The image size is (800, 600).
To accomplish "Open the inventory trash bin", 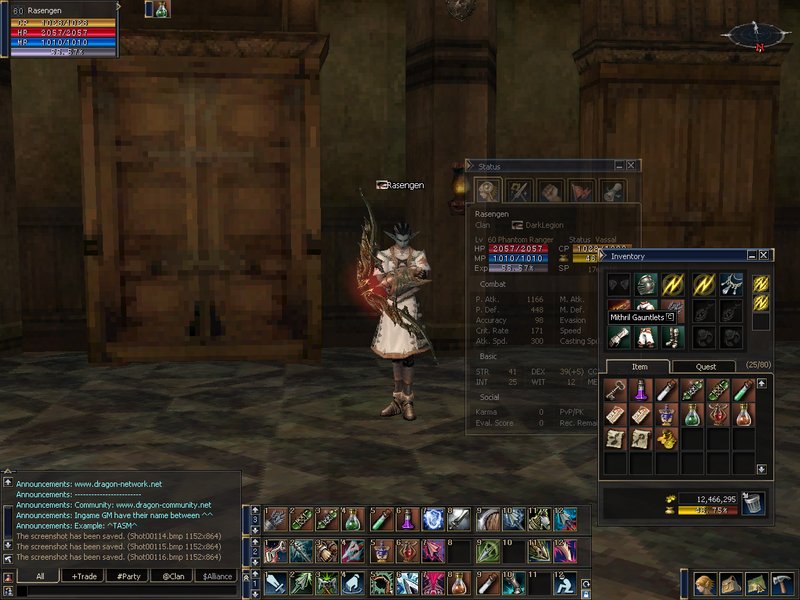I will (x=752, y=503).
